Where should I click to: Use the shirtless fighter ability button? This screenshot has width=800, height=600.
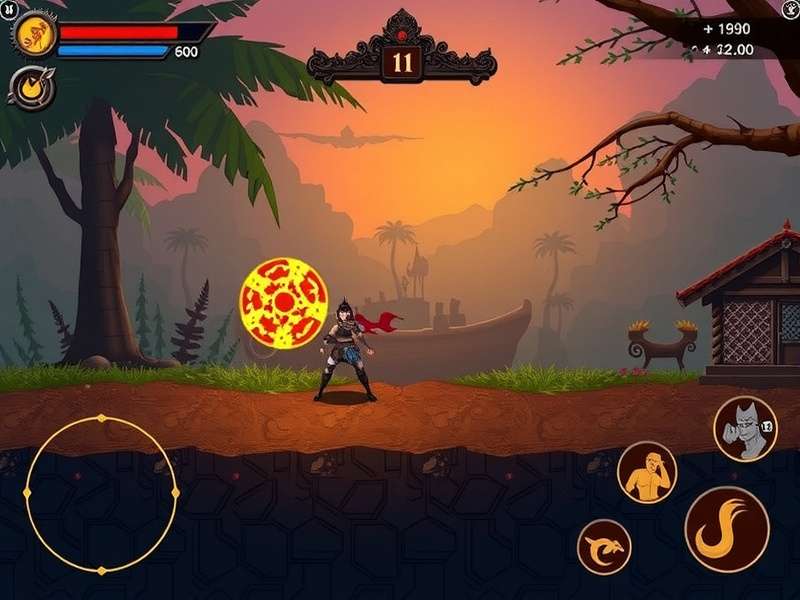(646, 472)
